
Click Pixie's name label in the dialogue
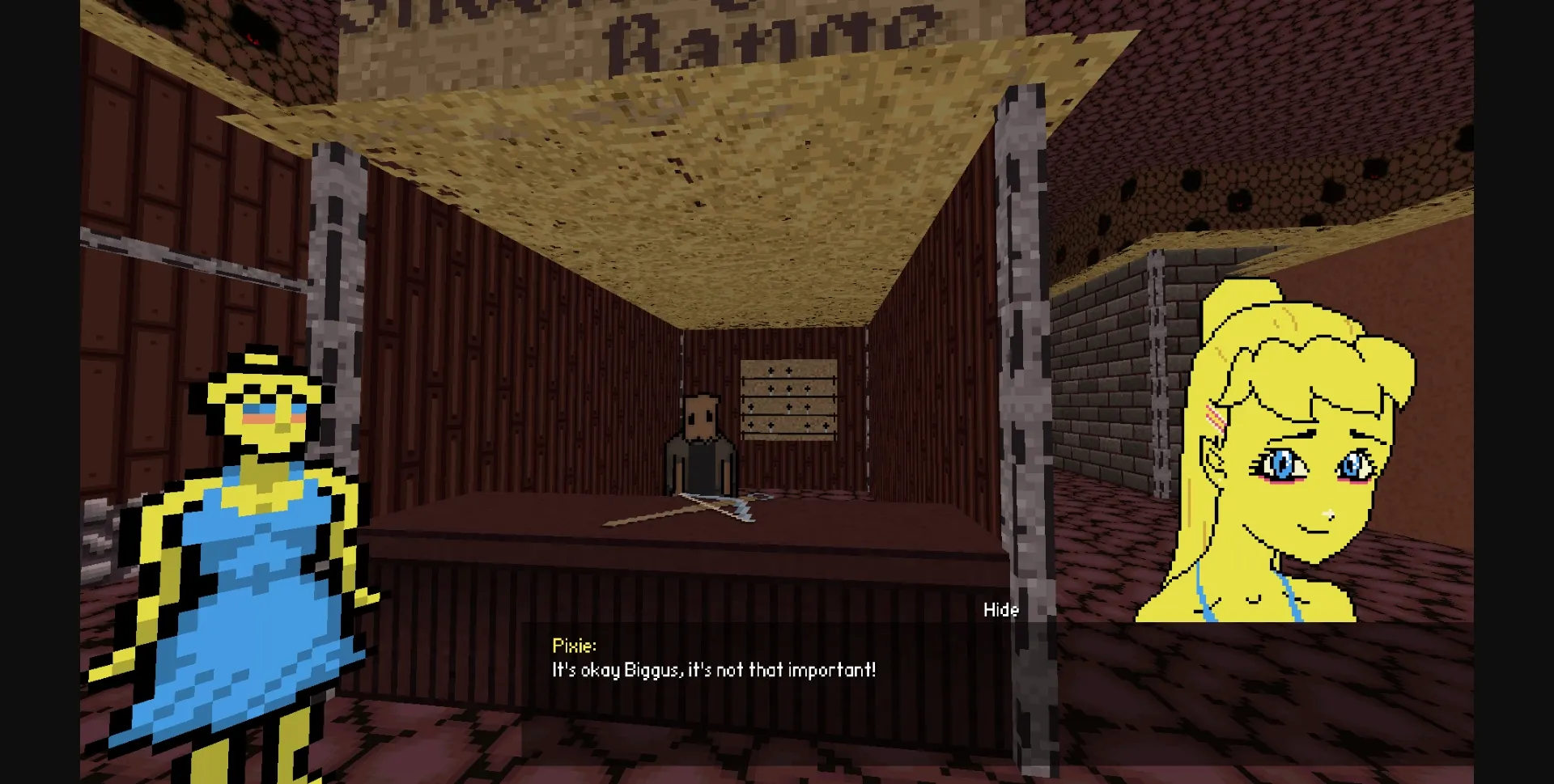pyautogui.click(x=574, y=646)
